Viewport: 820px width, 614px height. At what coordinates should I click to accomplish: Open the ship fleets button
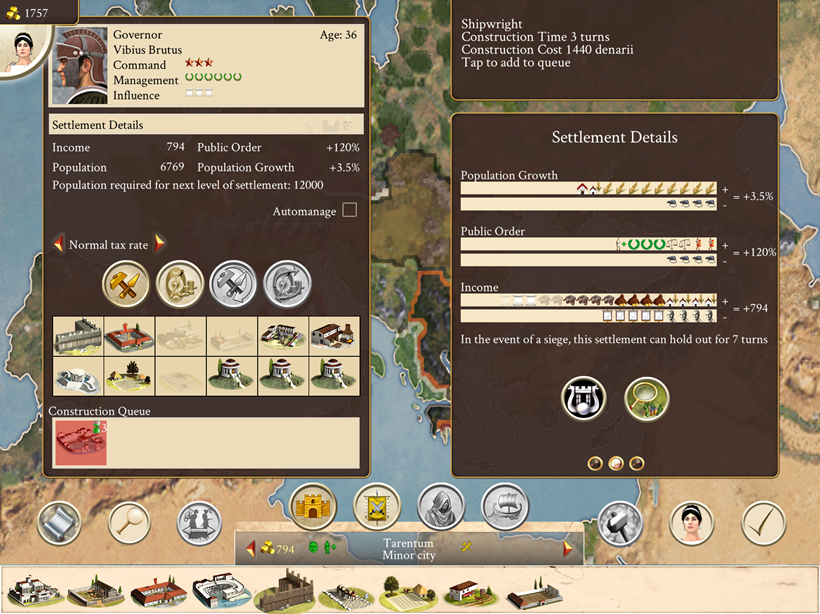pyautogui.click(x=505, y=506)
